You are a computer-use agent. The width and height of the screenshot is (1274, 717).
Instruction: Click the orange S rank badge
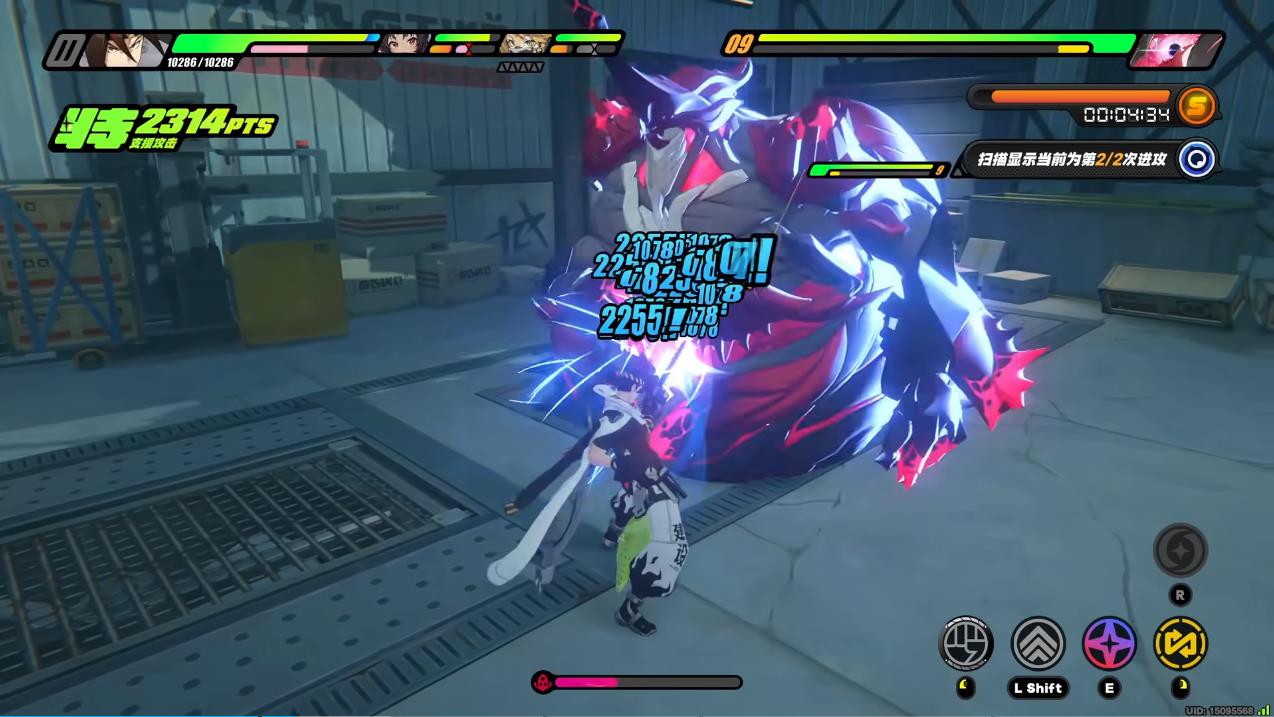1196,104
